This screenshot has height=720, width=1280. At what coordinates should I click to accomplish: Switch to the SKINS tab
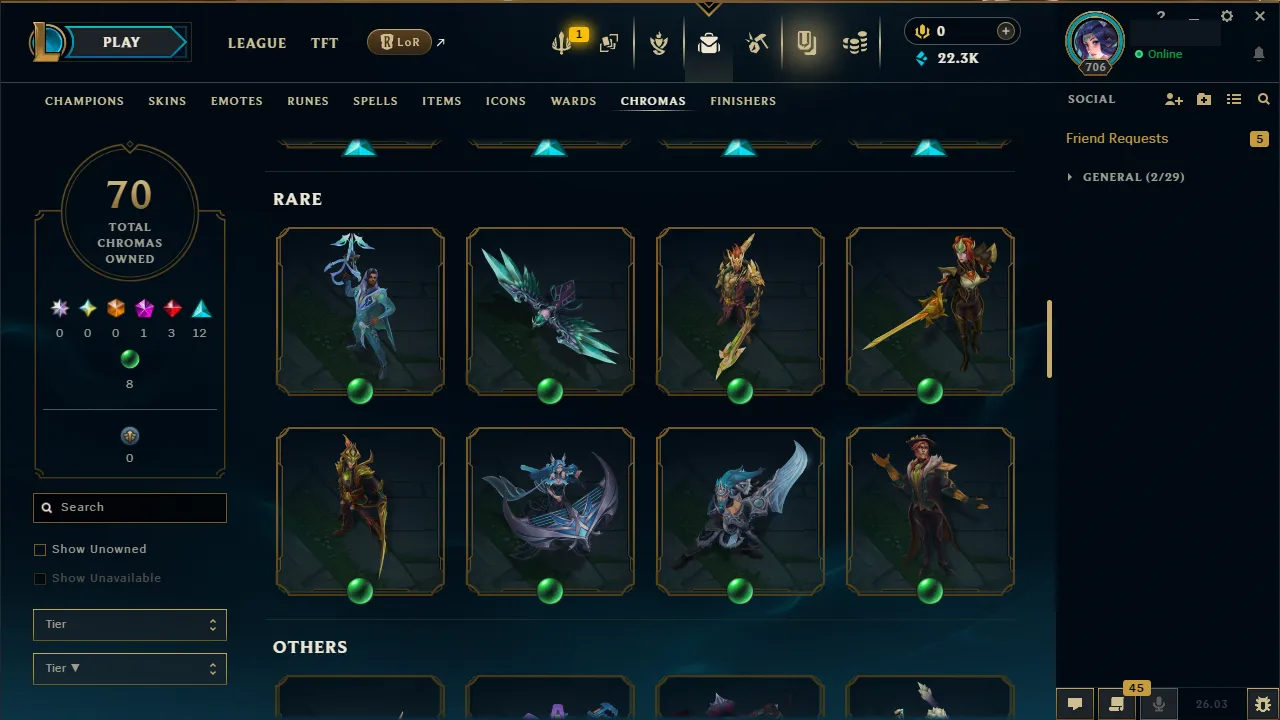click(x=167, y=101)
